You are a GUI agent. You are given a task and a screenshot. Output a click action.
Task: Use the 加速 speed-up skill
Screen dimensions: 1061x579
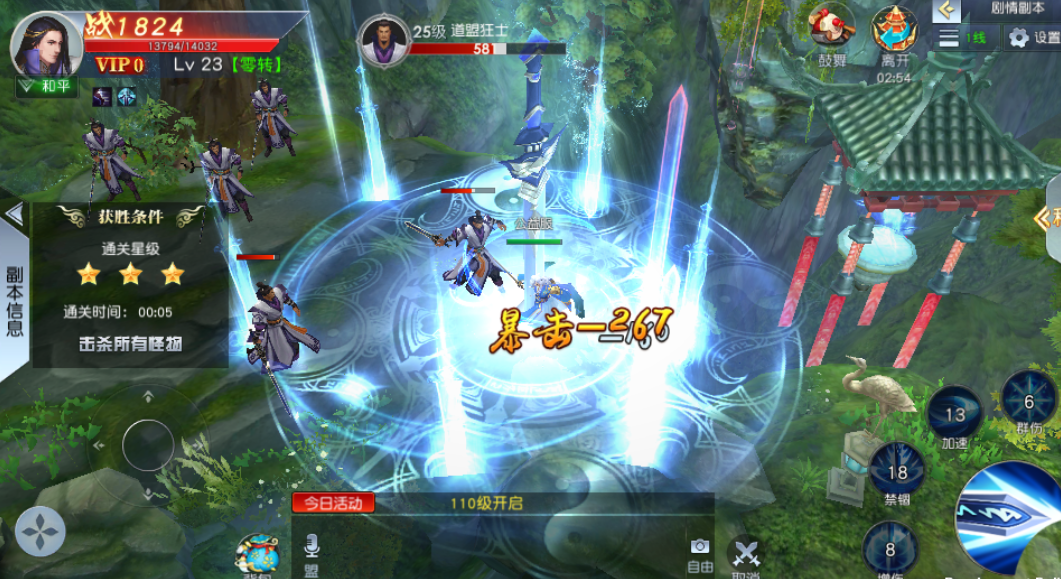(954, 415)
